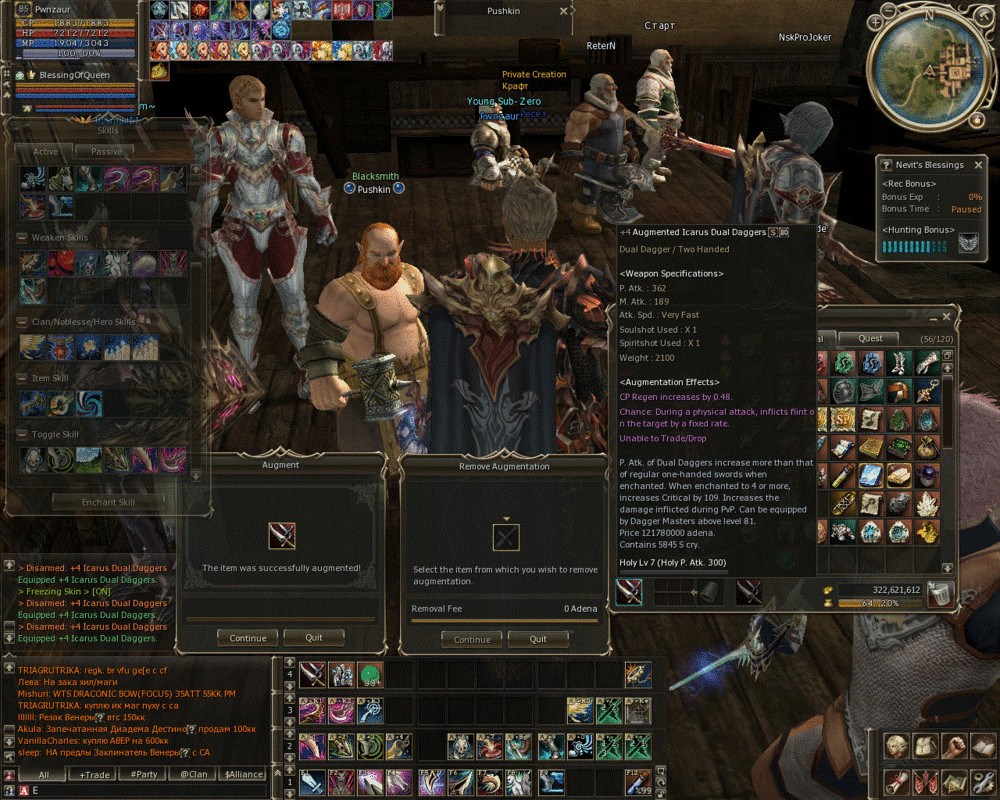
Task: Quit the Remove Augmentation window
Action: [x=538, y=639]
